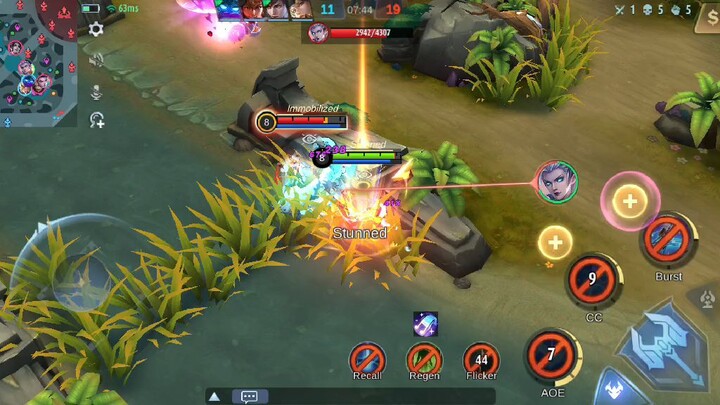720x405 pixels.
Task: Cast the Flicker battle spell
Action: (x=481, y=359)
